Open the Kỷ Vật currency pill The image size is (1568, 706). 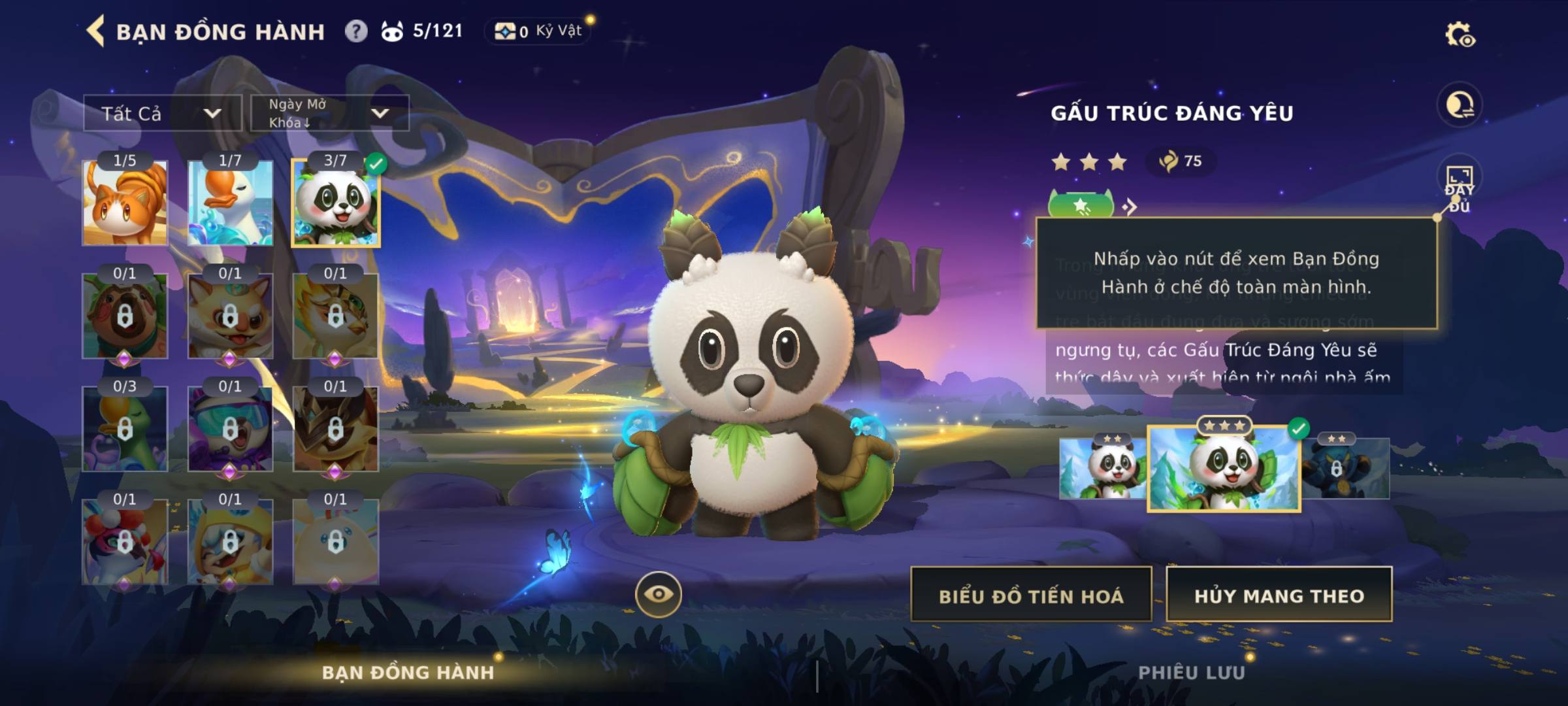538,31
